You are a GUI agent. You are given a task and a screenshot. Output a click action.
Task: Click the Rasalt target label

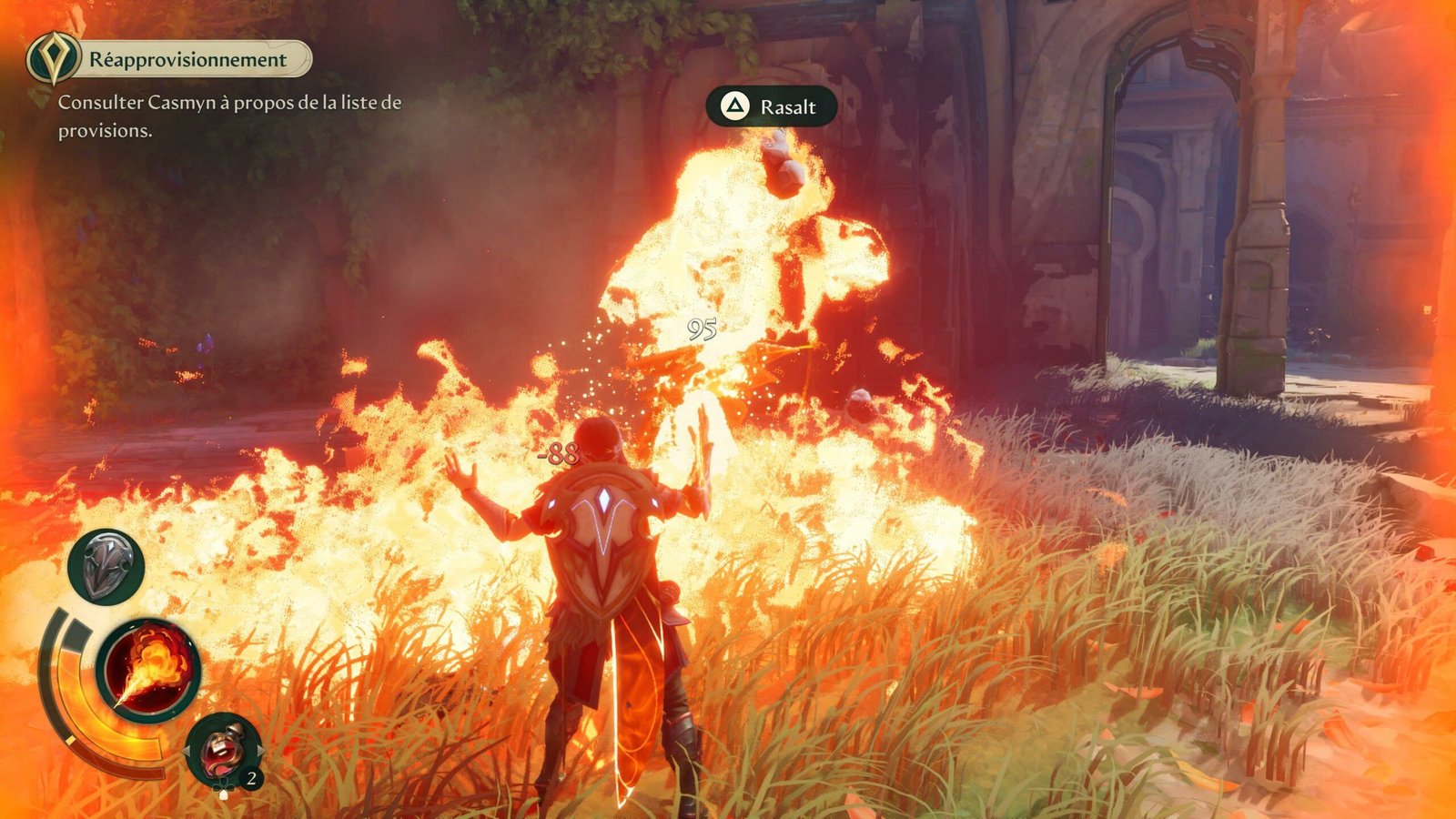[x=772, y=107]
